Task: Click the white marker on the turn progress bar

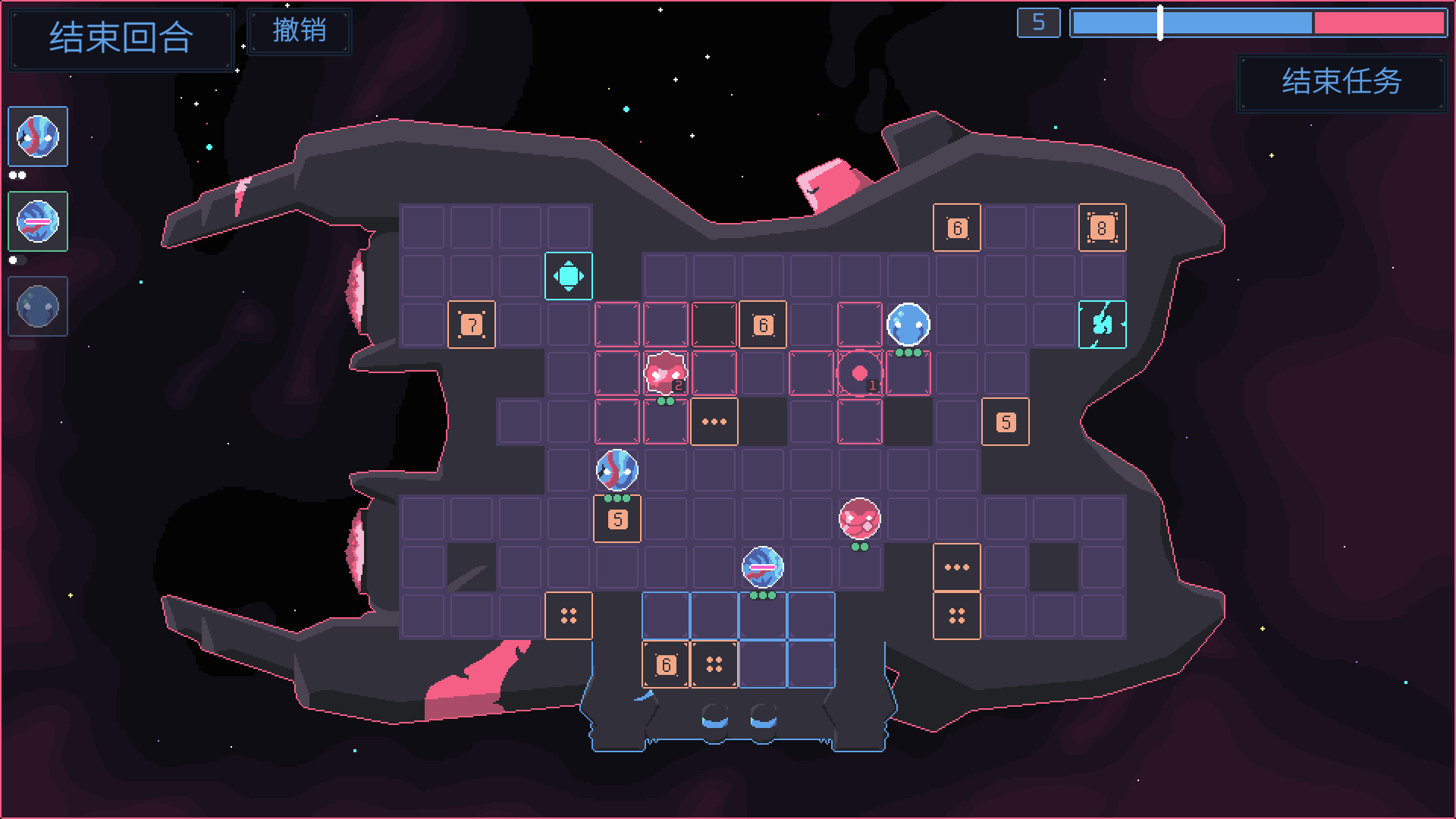Action: (x=1159, y=24)
